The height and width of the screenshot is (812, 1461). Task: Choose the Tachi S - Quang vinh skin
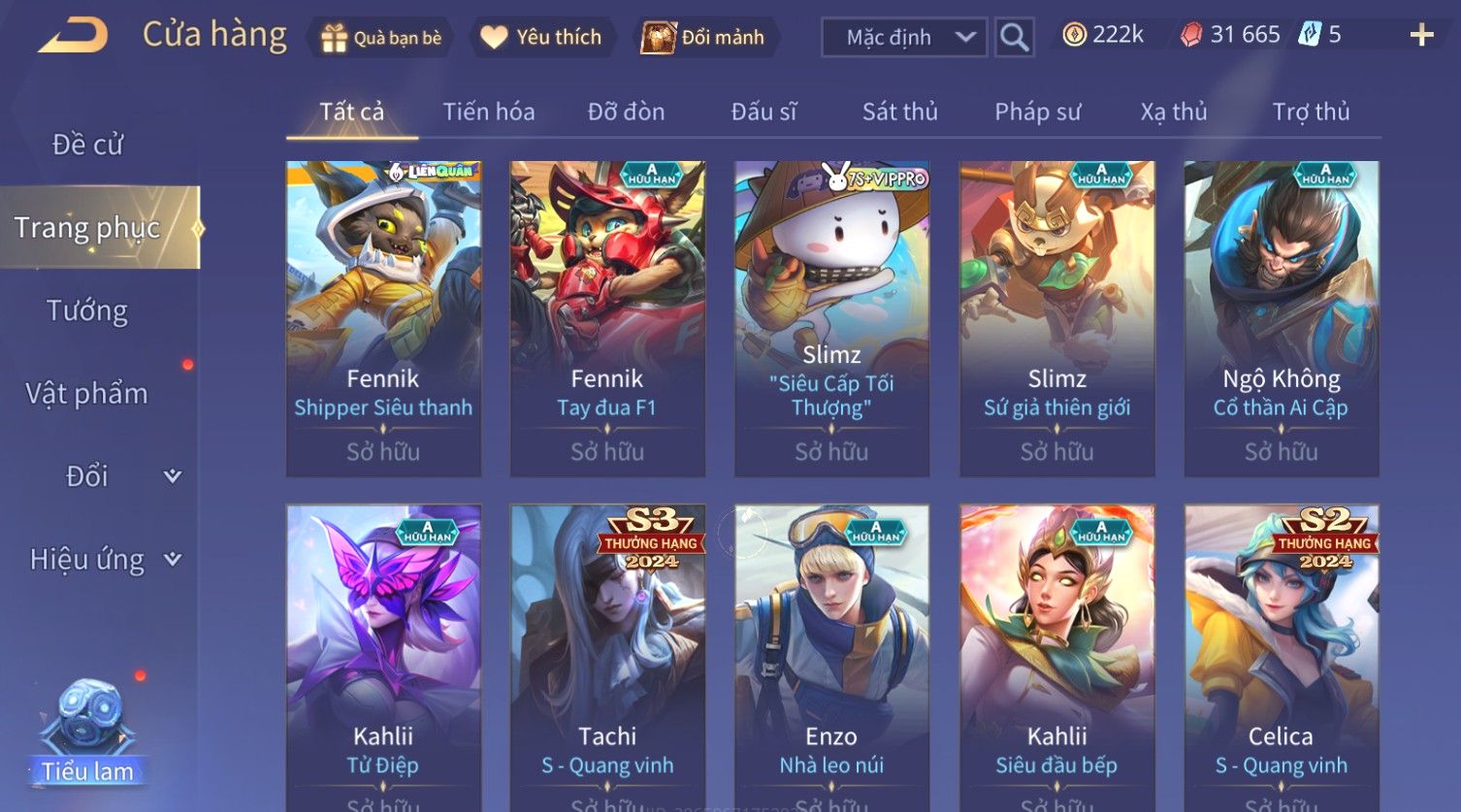click(607, 658)
